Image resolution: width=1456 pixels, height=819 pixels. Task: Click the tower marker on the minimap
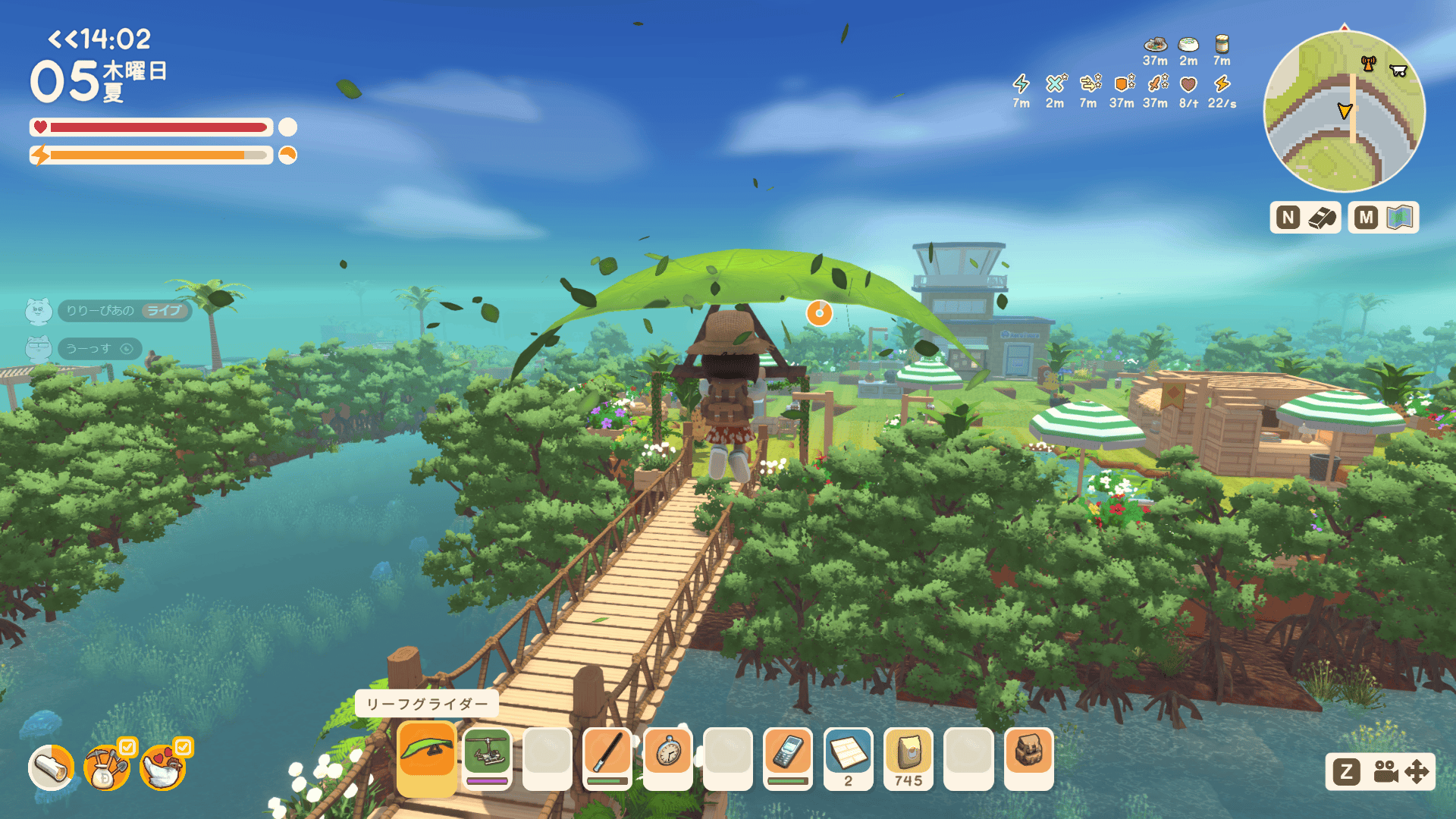(1368, 64)
